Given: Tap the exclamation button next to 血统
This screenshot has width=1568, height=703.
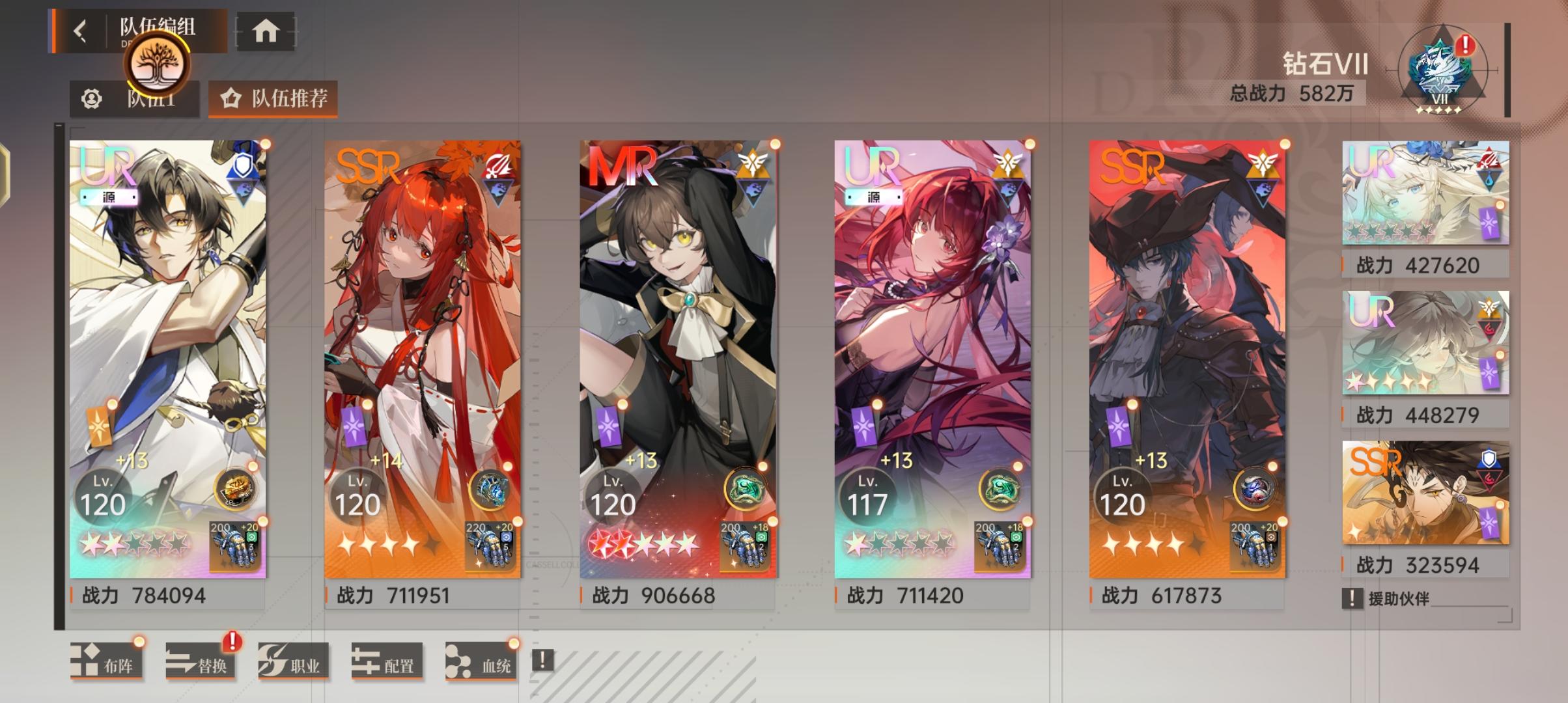Looking at the screenshot, I should pyautogui.click(x=541, y=661).
